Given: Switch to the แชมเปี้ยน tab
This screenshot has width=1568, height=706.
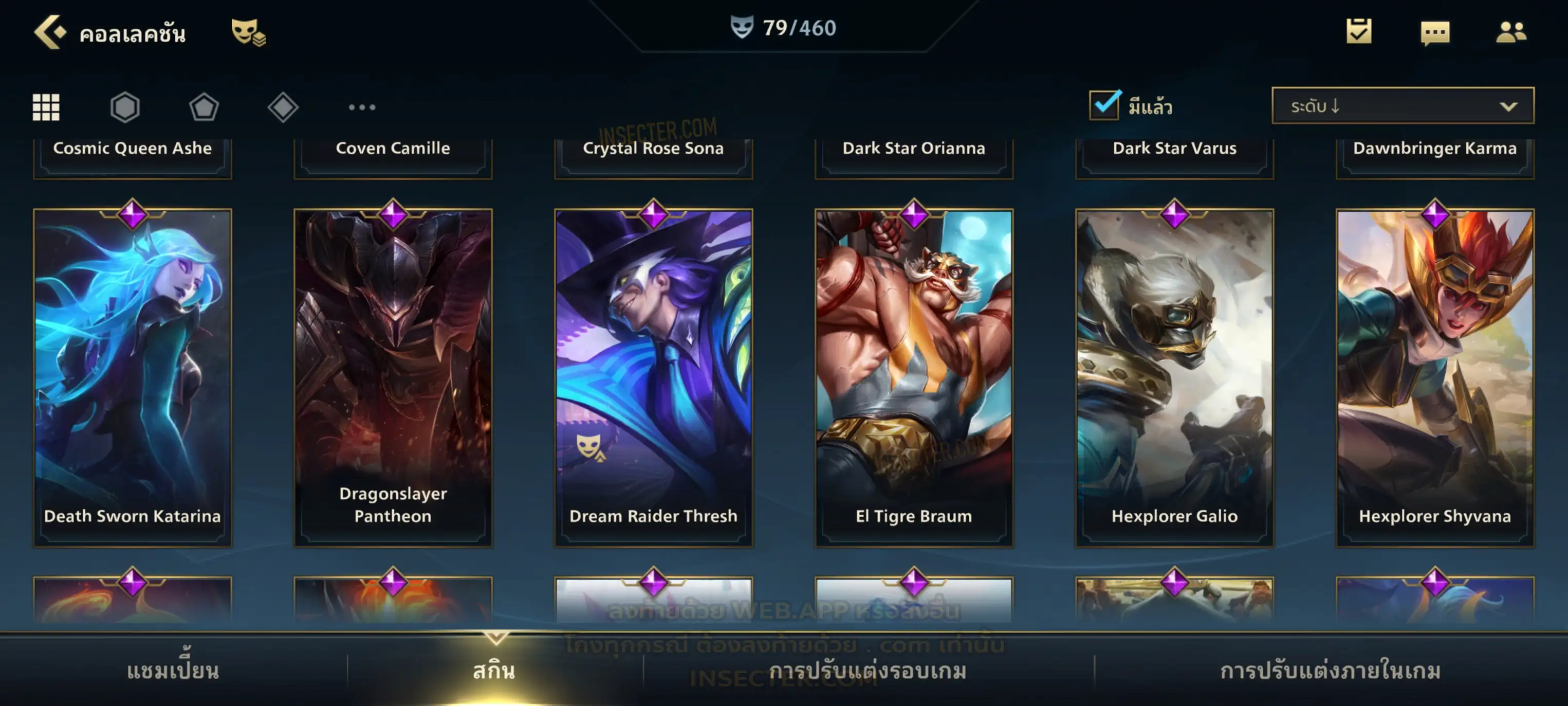Looking at the screenshot, I should (x=173, y=671).
